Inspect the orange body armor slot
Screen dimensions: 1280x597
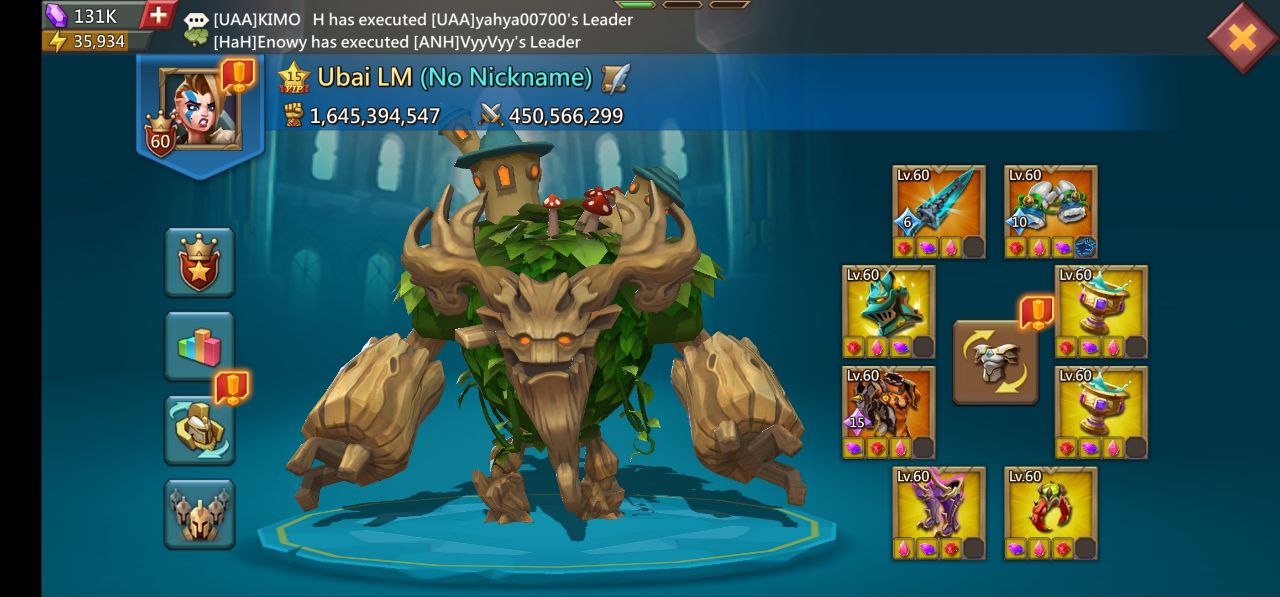pos(889,405)
